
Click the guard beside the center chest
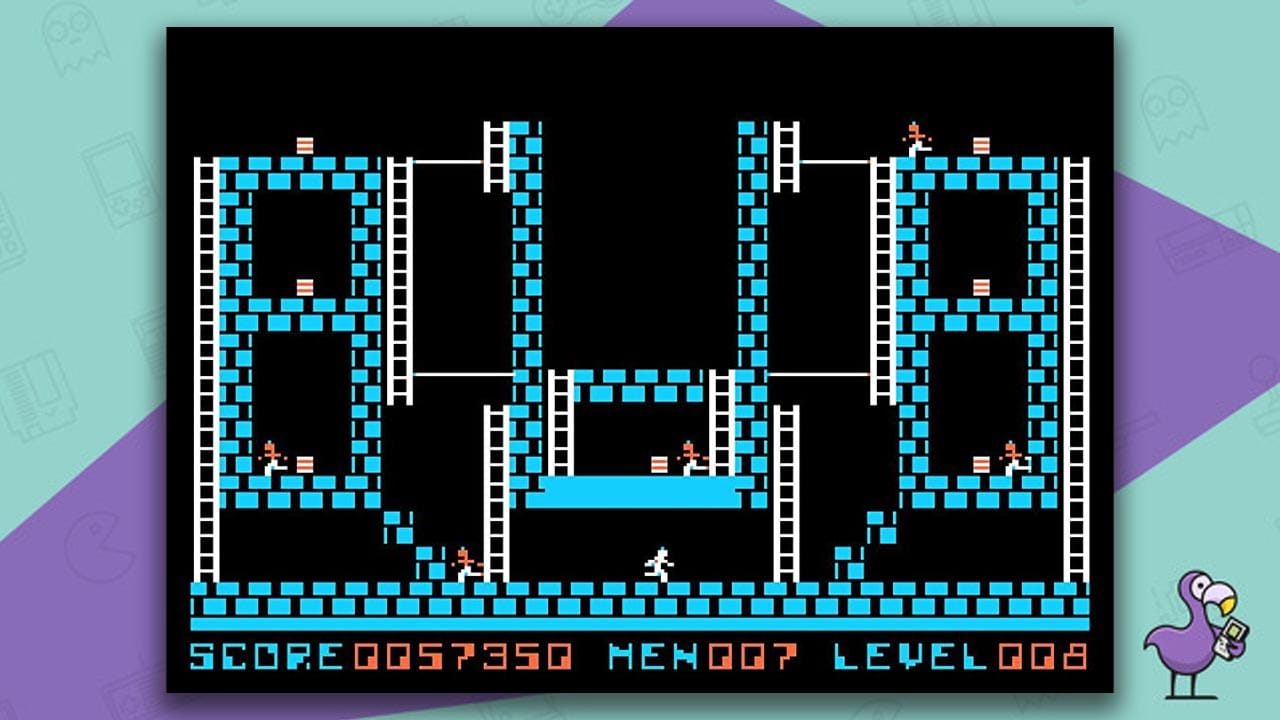click(689, 455)
